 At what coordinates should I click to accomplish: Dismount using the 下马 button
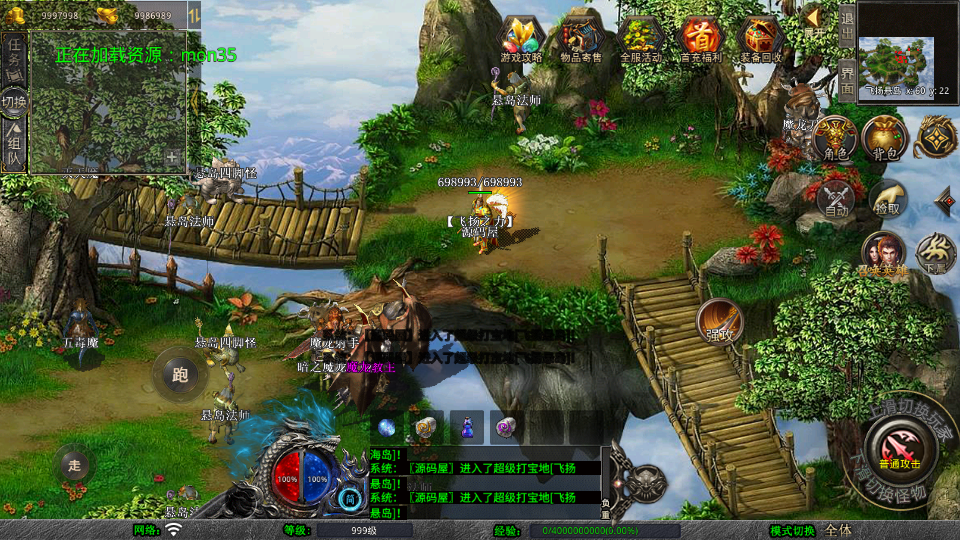(x=935, y=253)
